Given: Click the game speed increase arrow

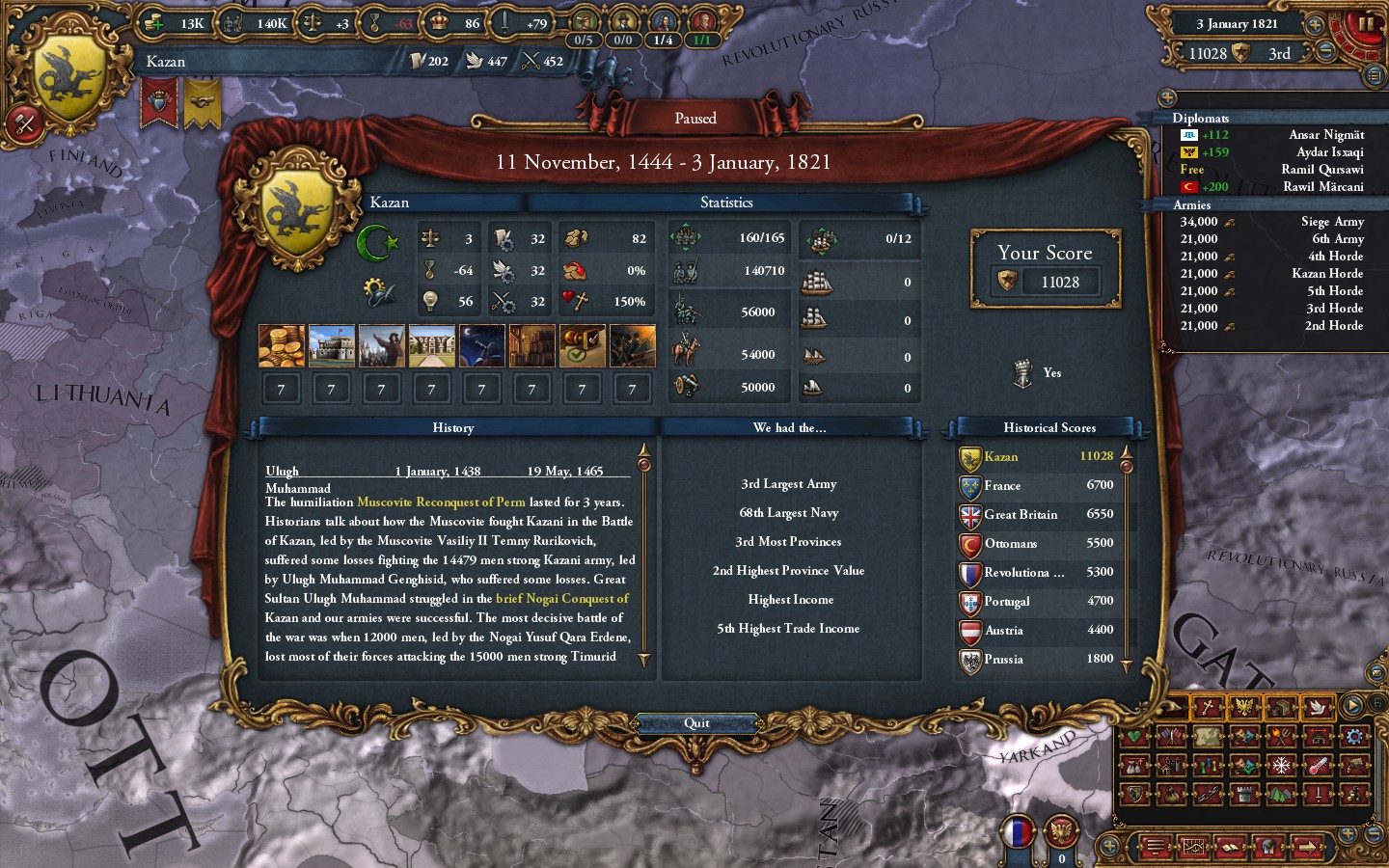Looking at the screenshot, I should point(1315,25).
